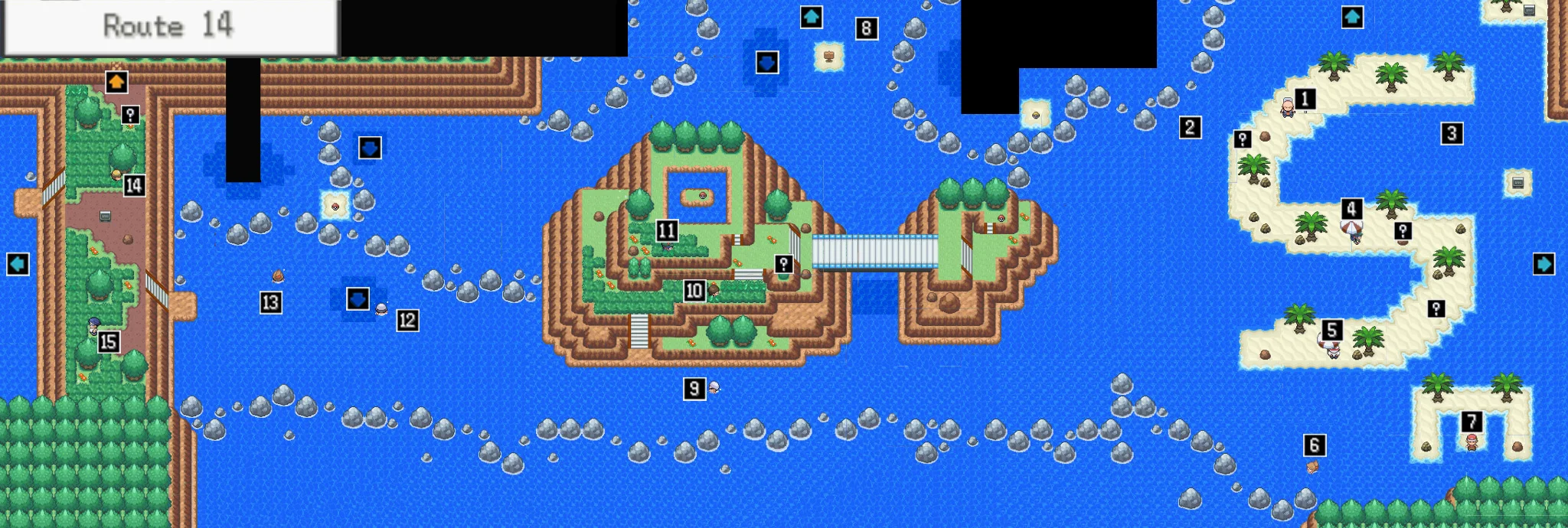The height and width of the screenshot is (528, 1568).
Task: Click map marker number 2
Action: [x=1190, y=127]
